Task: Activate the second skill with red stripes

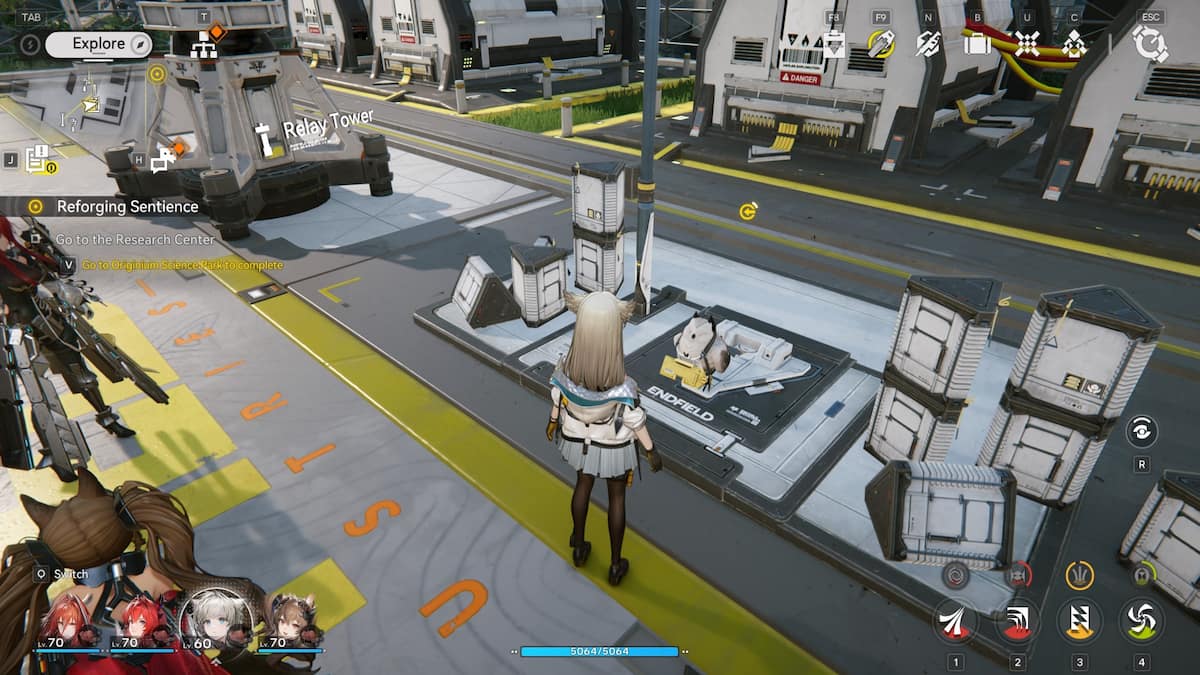Action: click(x=1017, y=620)
